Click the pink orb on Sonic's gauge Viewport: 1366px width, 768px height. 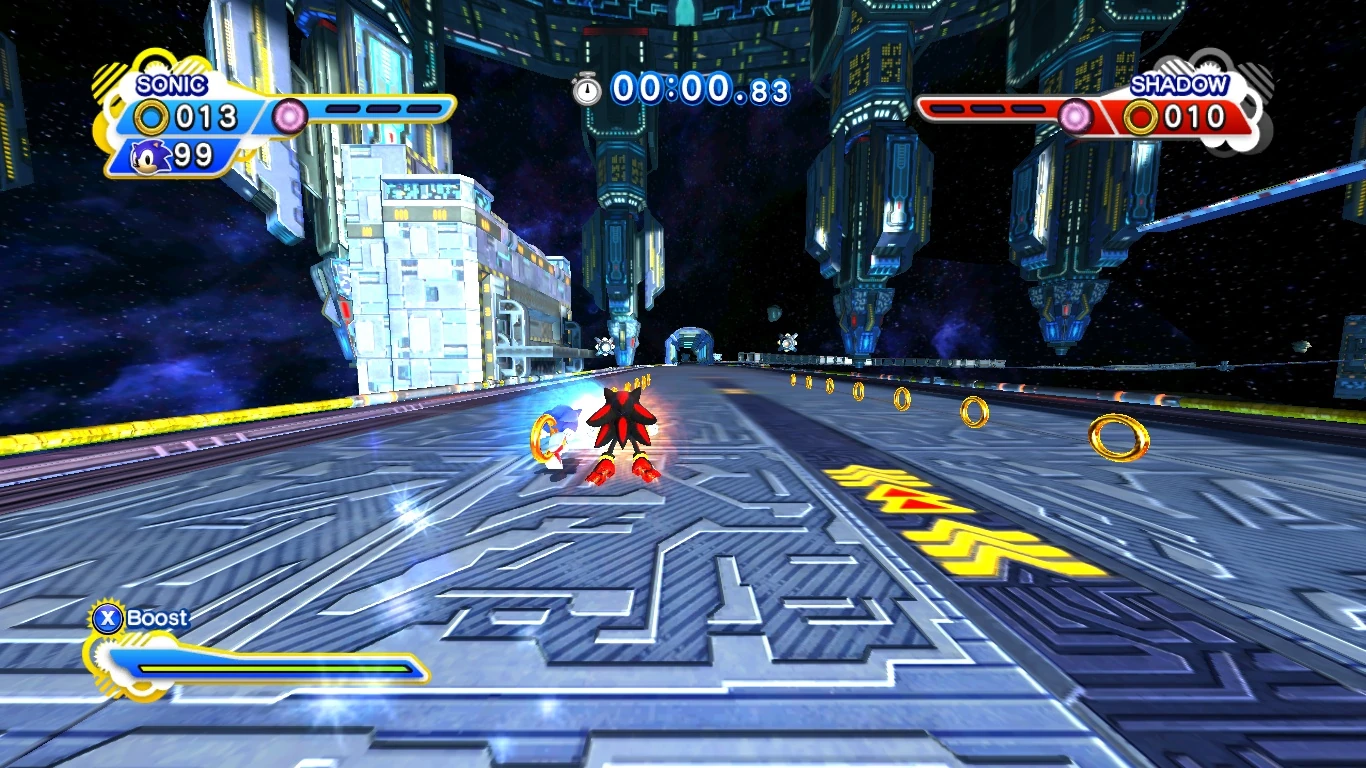(x=291, y=116)
